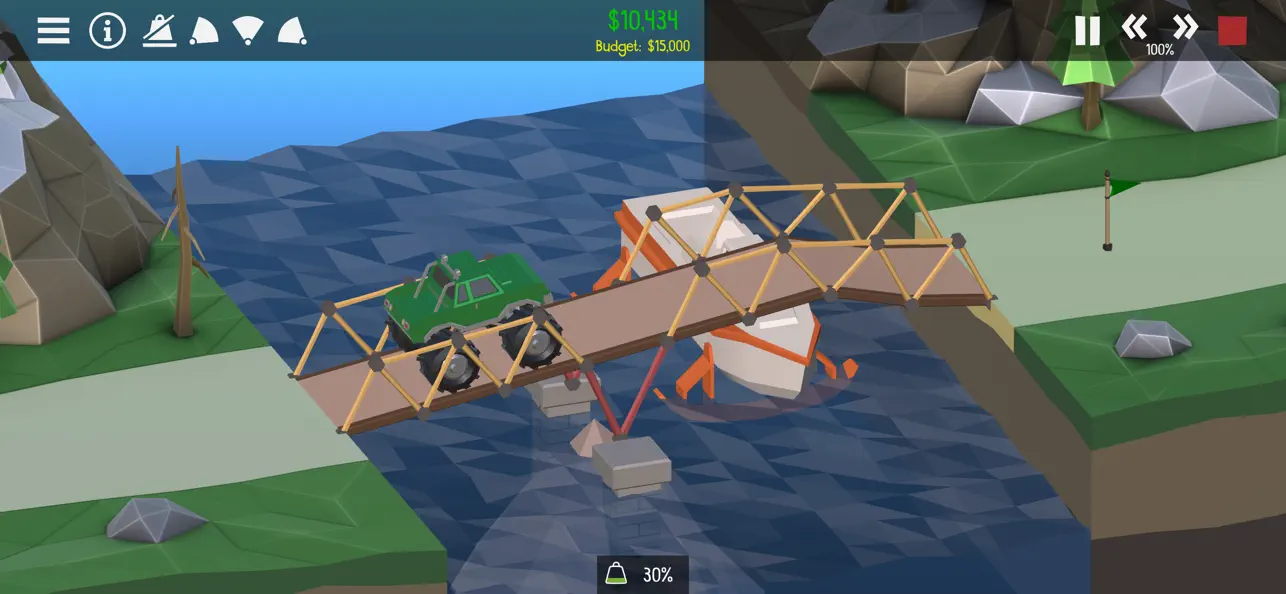Speed up the simulation with fast-forward arrows
This screenshot has height=594, width=1286.
[x=1185, y=26]
